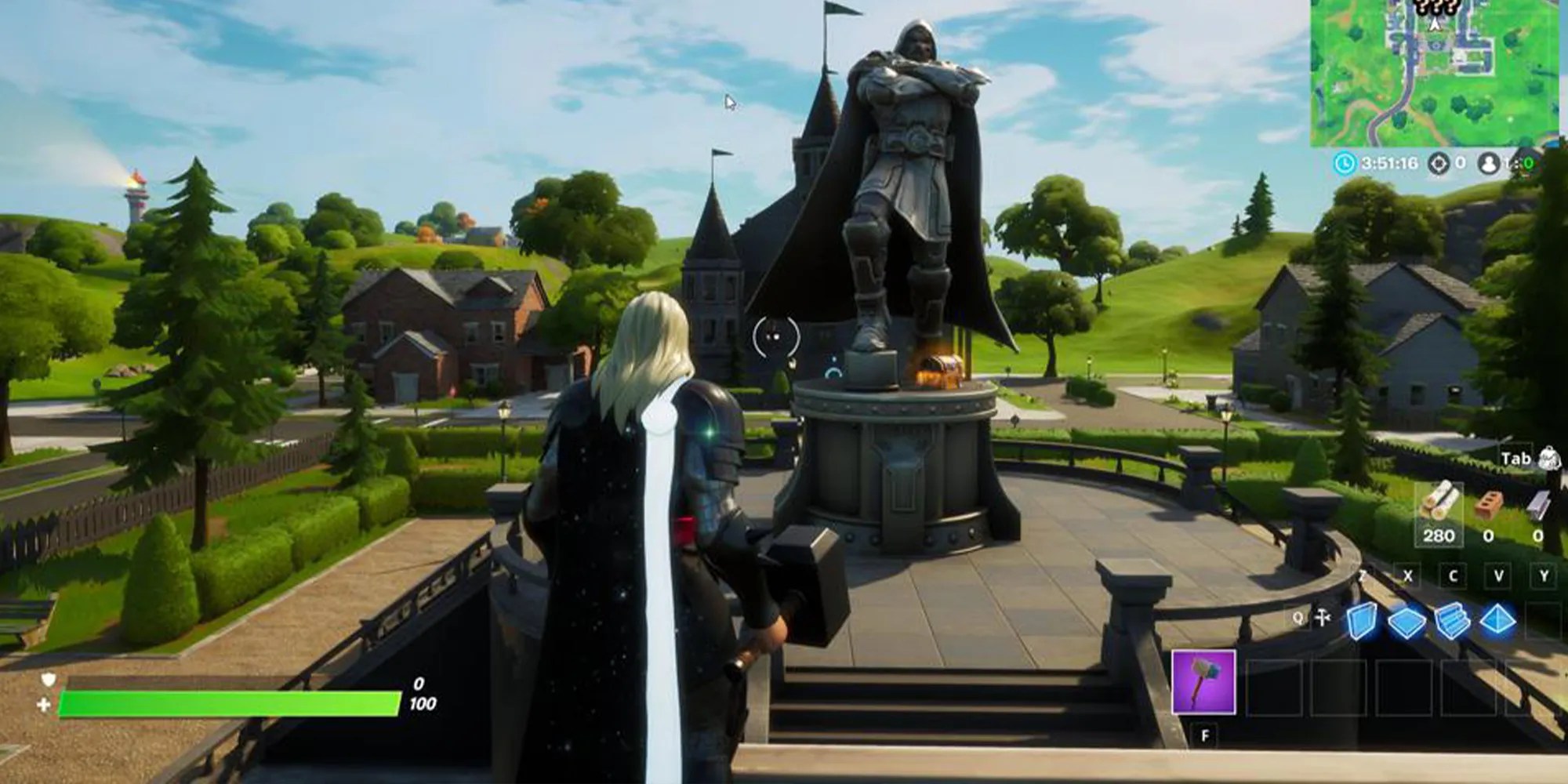Click the players remaining head icon
Viewport: 1568px width, 784px height.
[1490, 163]
